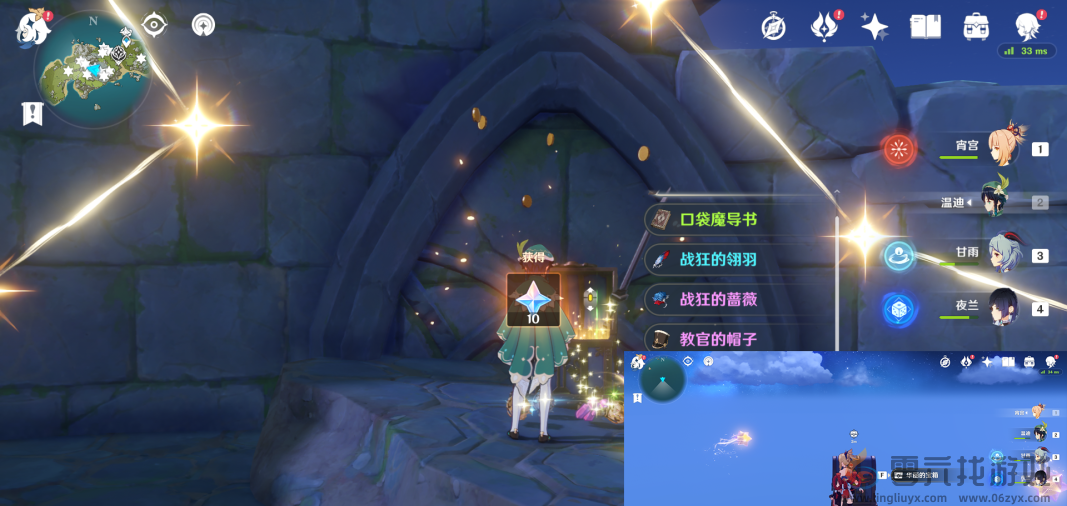The height and width of the screenshot is (506, 1067).
Task: Click the round star arch icon beside the minimap
Action: 203,24
